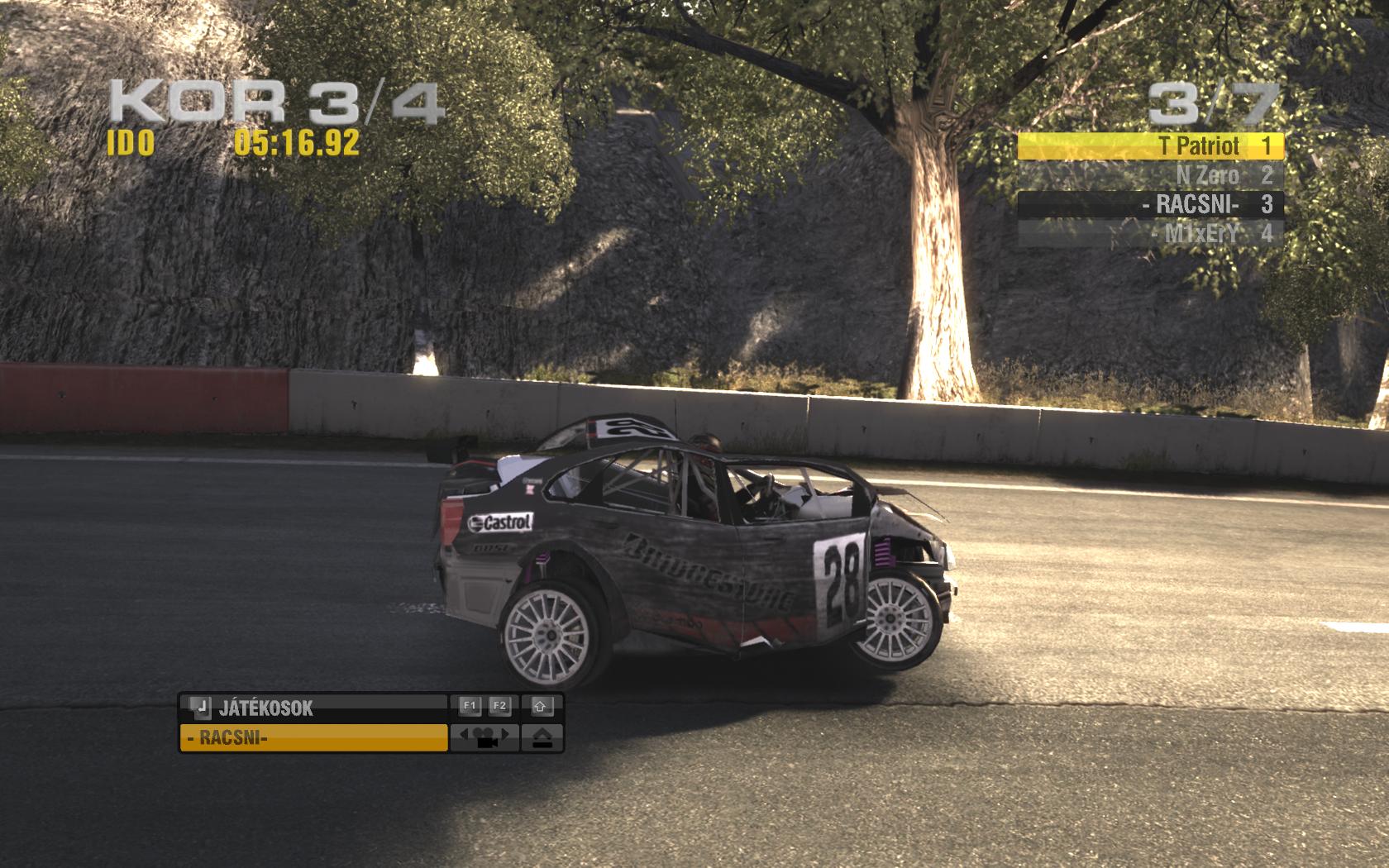Click the orange RACSNI spectated player bar

pos(313,737)
